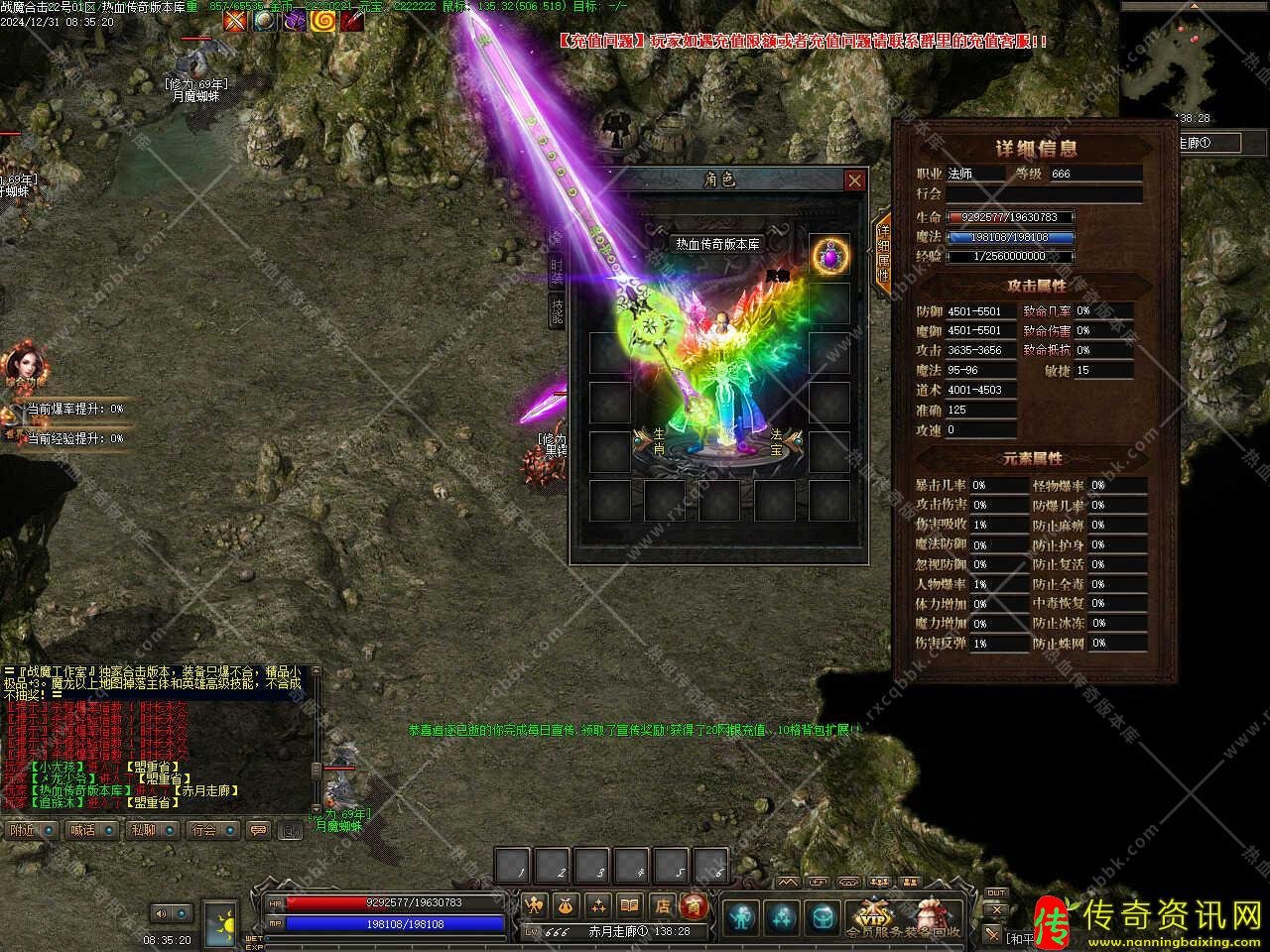Screen dimensions: 1270x952
Task: Toggle the 详细属性 detailed attributes panel tab
Action: (x=882, y=254)
